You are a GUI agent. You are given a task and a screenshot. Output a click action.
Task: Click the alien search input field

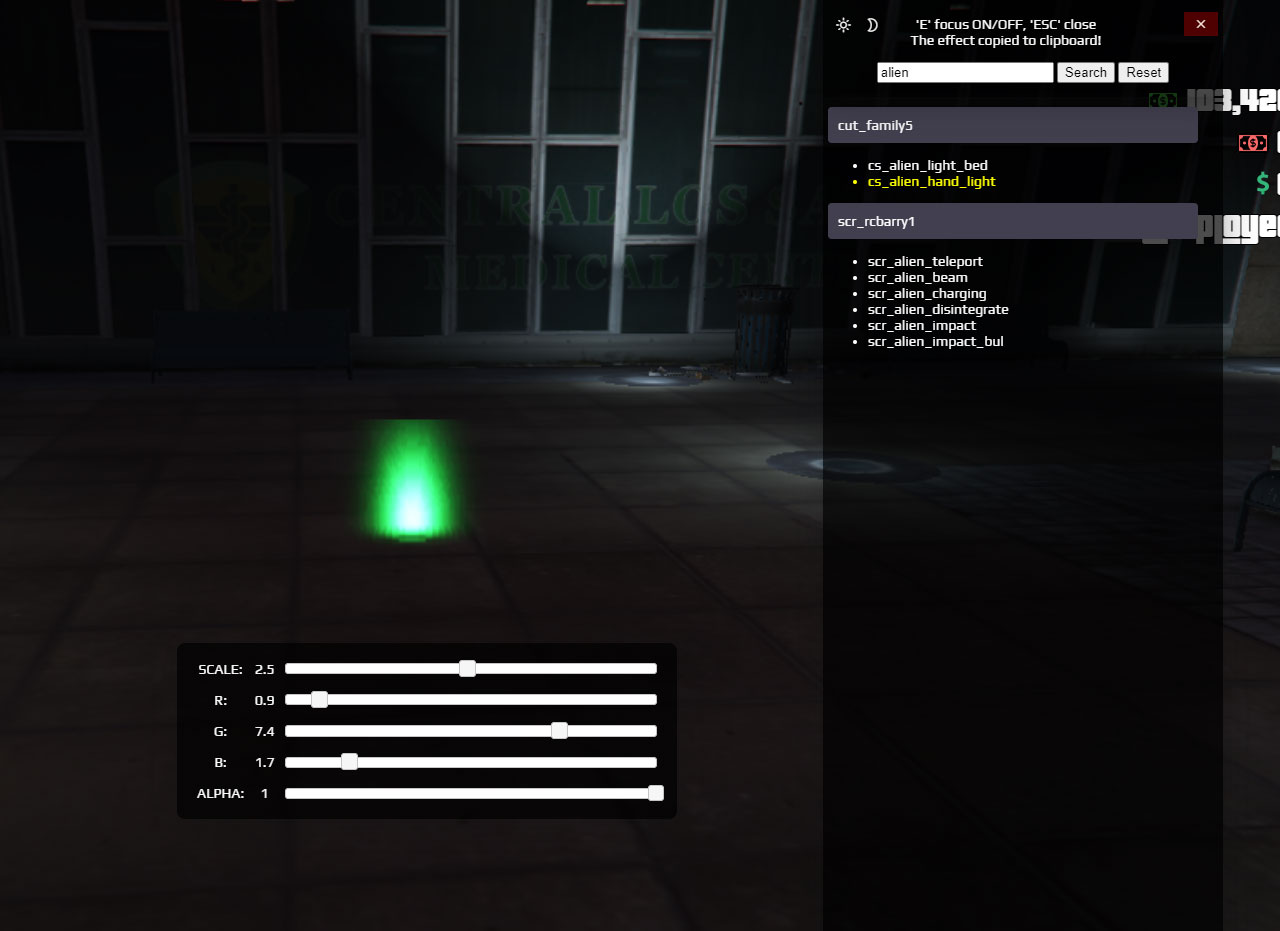coord(964,72)
